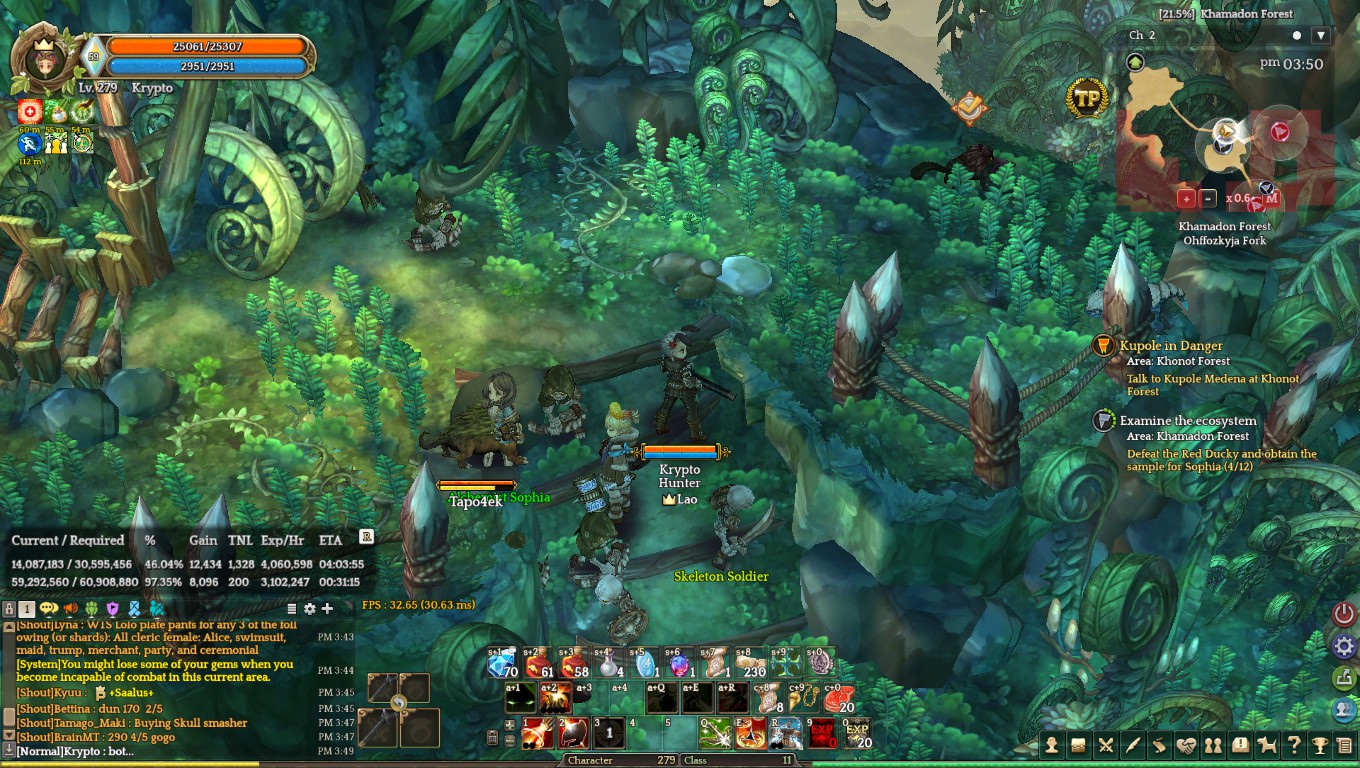Image resolution: width=1360 pixels, height=768 pixels.
Task: Open the trophy achievements icon
Action: [1320, 745]
